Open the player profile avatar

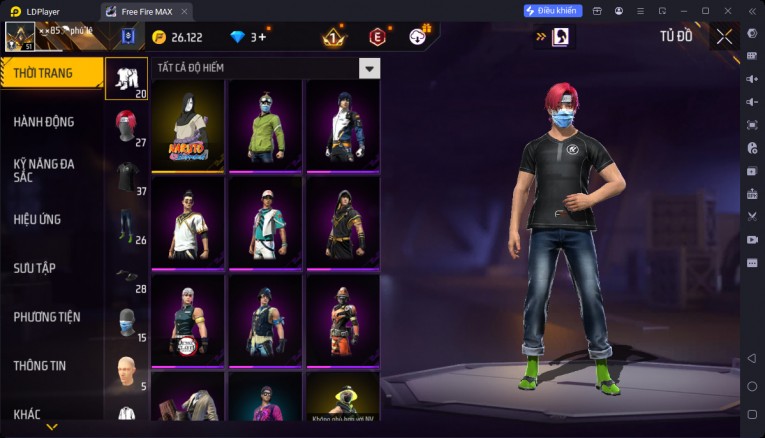[x=19, y=37]
